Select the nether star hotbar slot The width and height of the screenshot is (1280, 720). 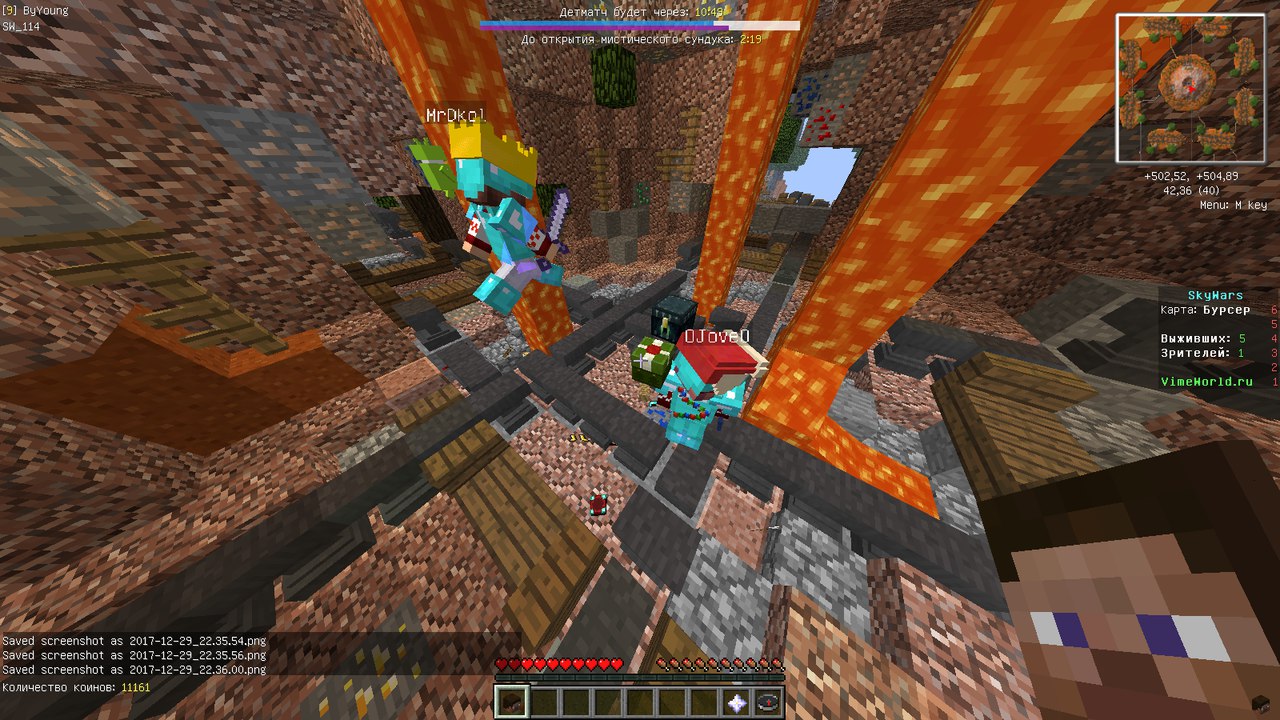737,702
